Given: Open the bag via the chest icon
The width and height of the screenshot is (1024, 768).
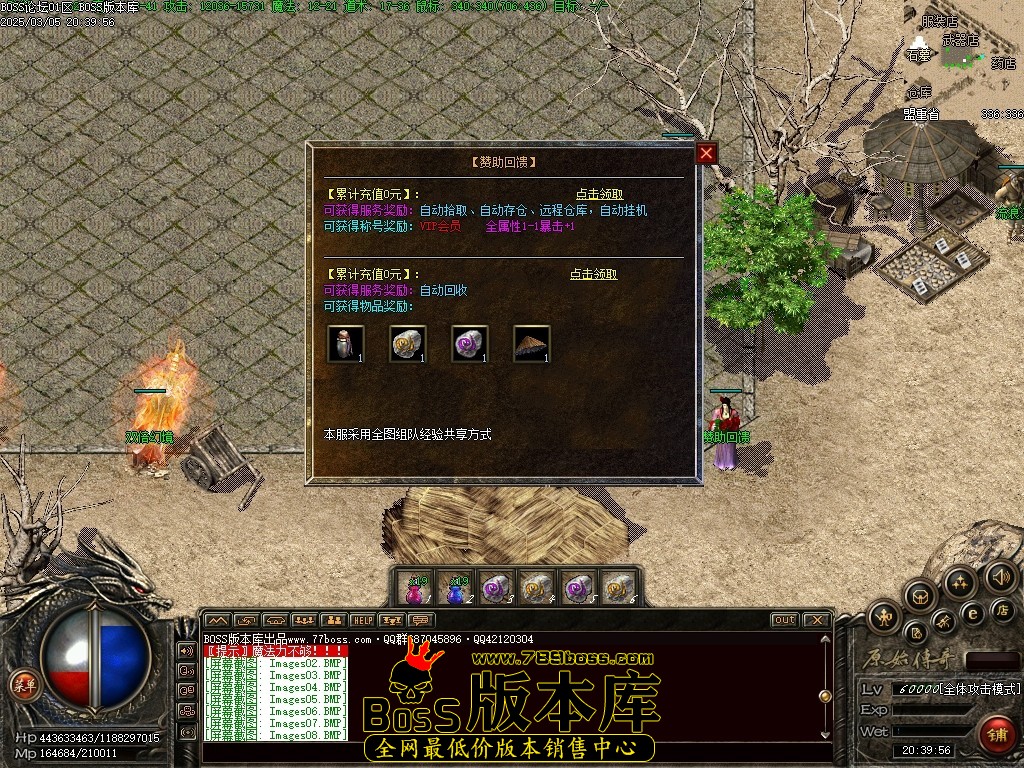Looking at the screenshot, I should click(x=921, y=596).
